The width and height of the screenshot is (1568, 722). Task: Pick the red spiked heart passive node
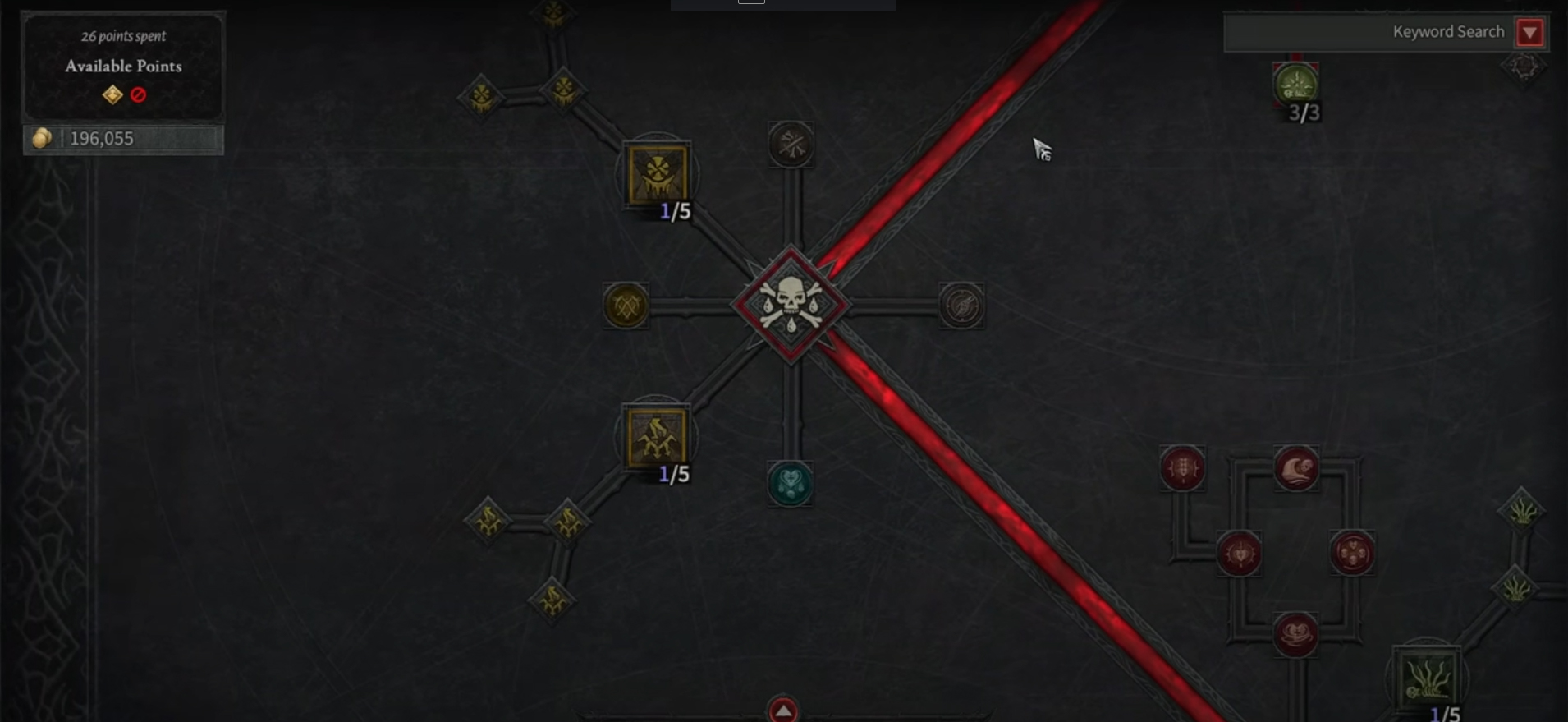tap(1239, 554)
